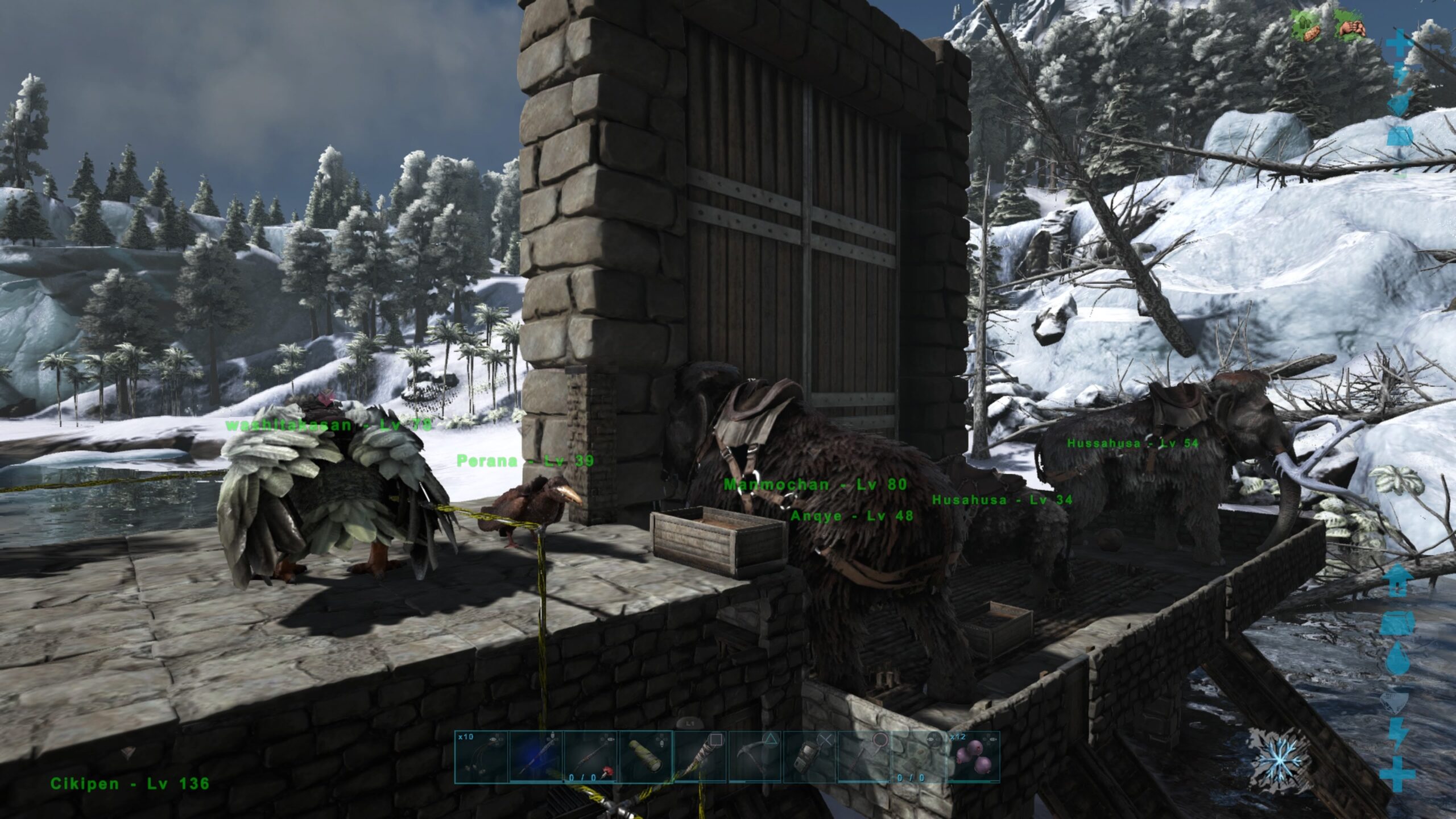Equip the spyglass from the hotbar
Image resolution: width=1456 pixels, height=819 pixels.
(x=645, y=757)
